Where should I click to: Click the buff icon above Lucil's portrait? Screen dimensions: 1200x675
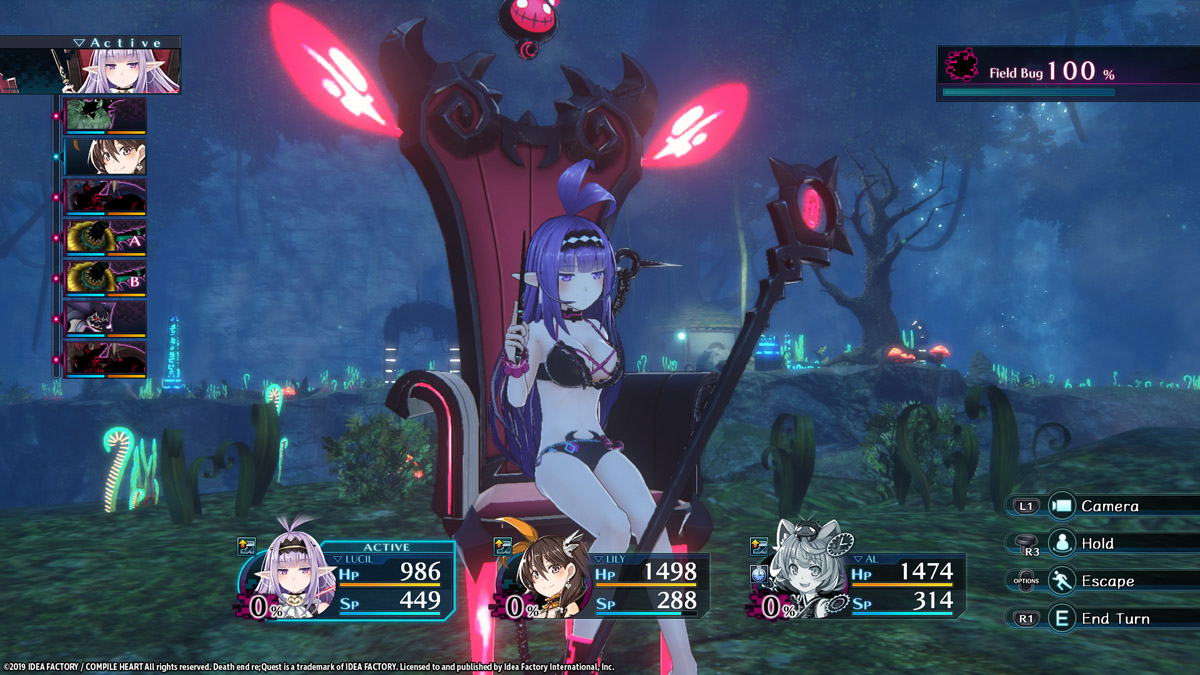click(x=246, y=546)
